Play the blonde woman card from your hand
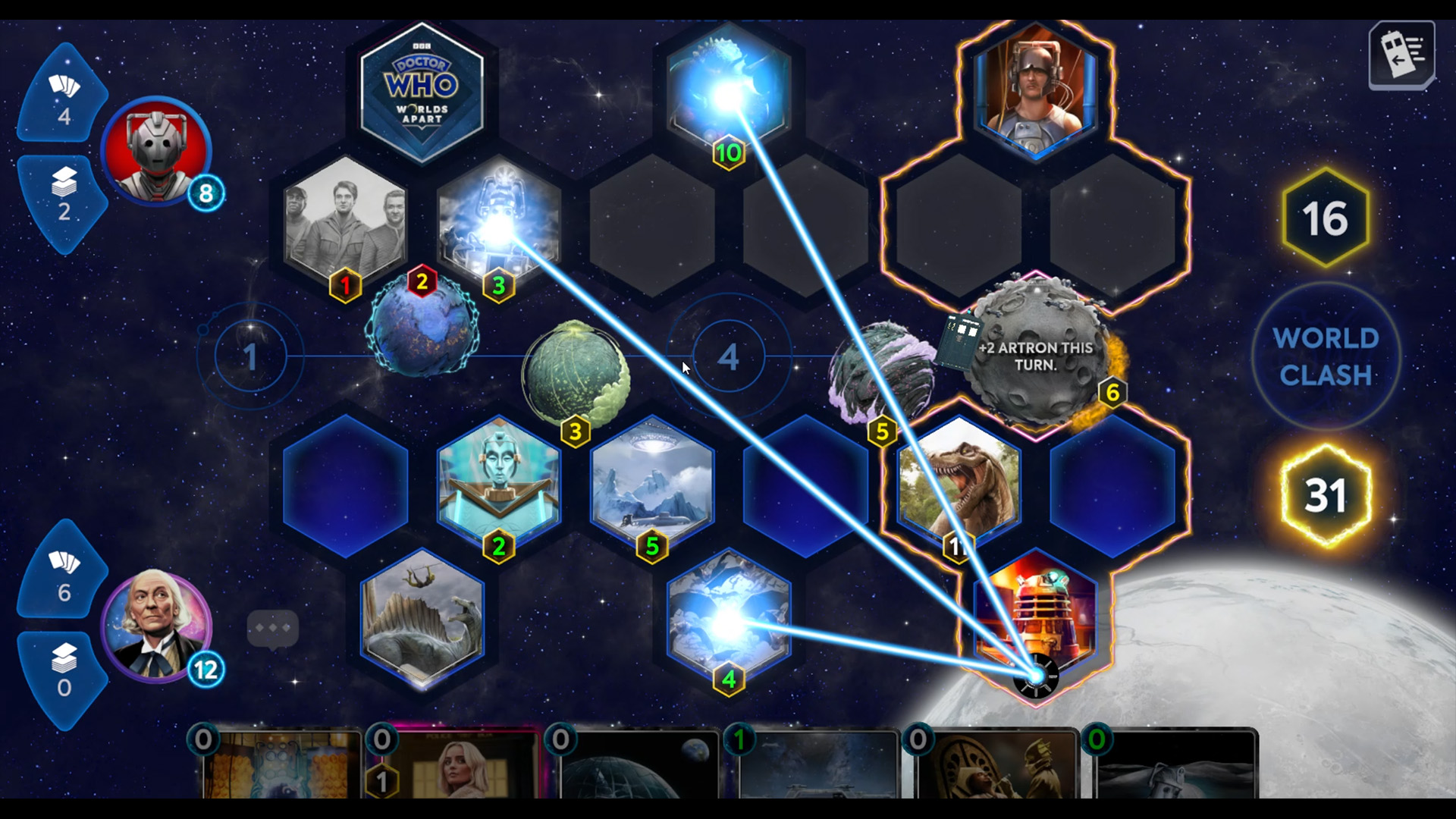The image size is (1456, 819). (455, 773)
